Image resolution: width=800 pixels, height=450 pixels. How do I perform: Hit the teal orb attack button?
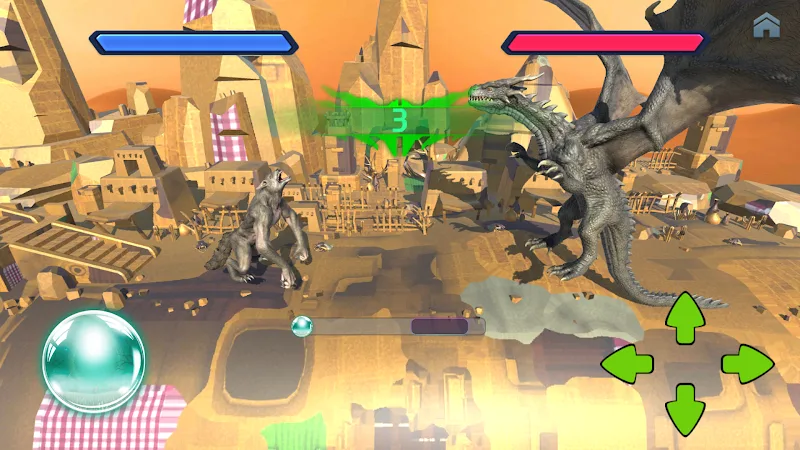pos(93,361)
